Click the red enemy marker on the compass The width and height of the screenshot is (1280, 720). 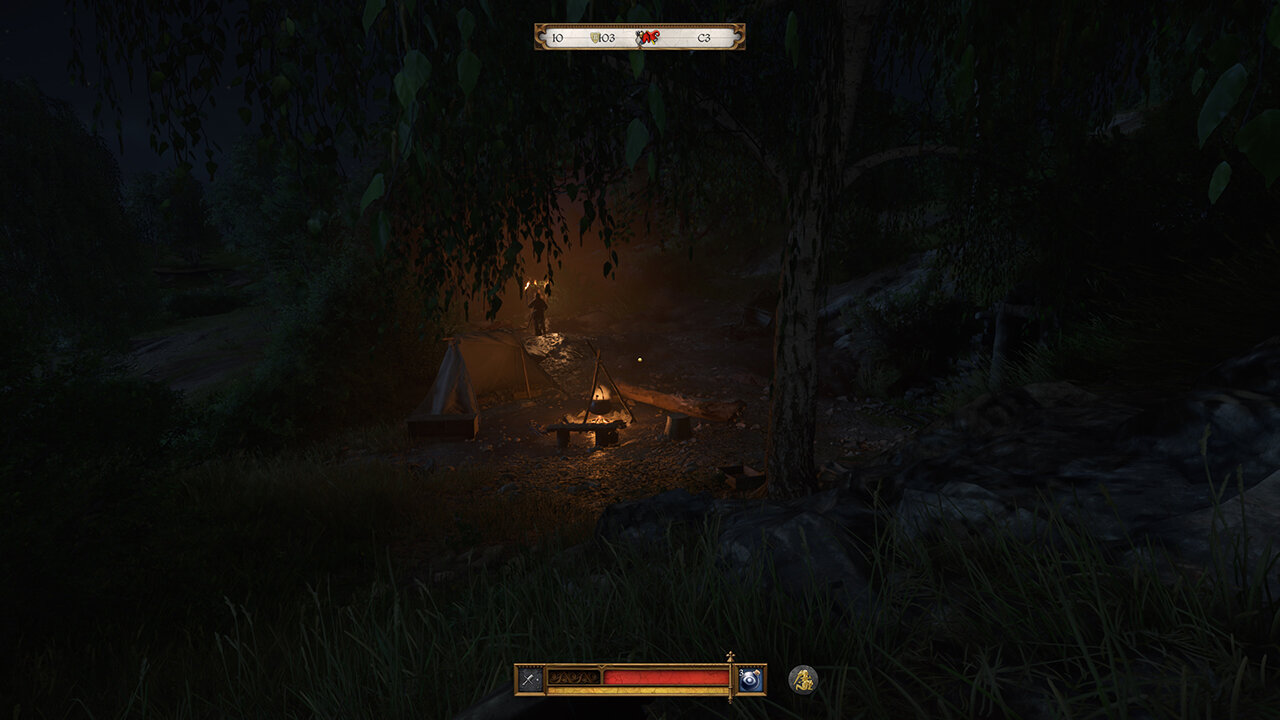pyautogui.click(x=649, y=38)
